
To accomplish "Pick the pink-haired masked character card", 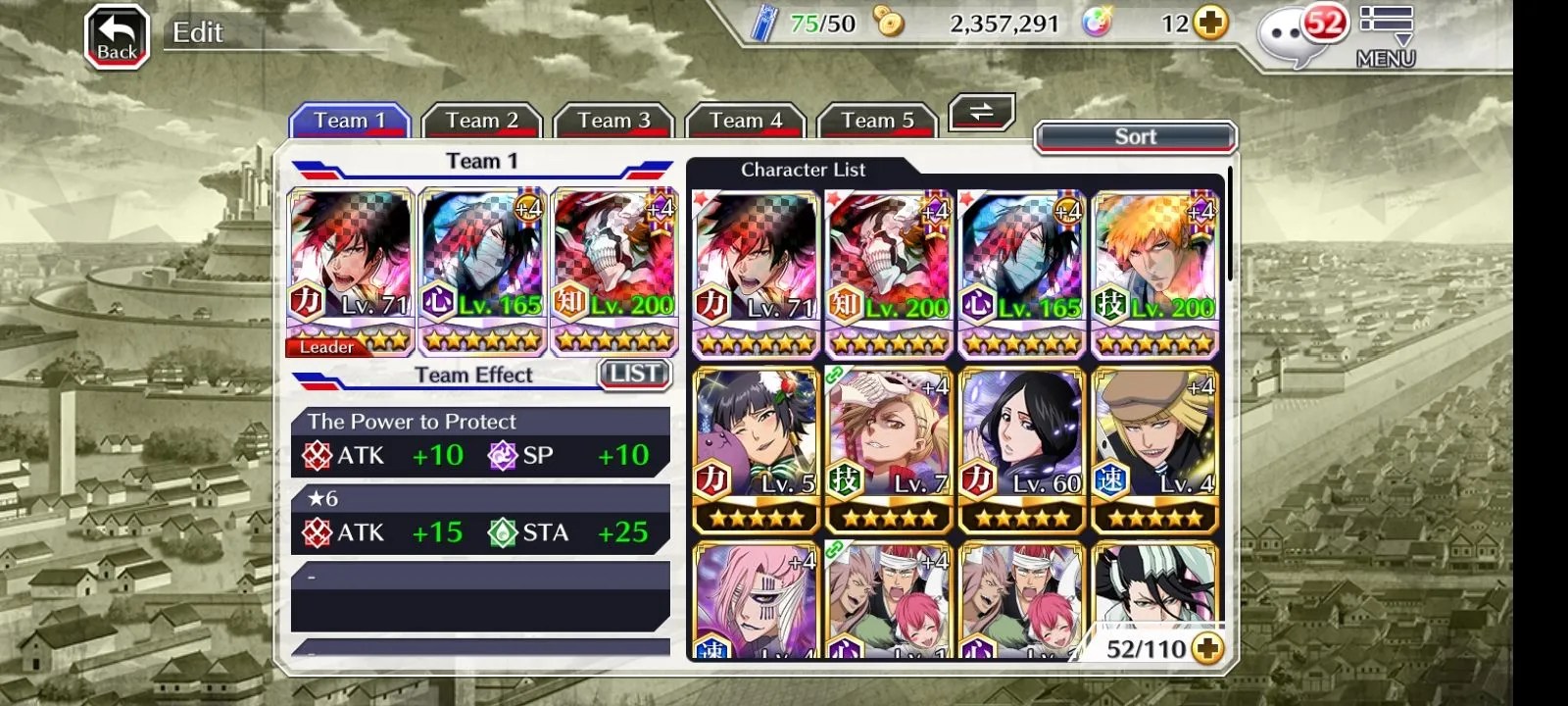I will tap(756, 600).
